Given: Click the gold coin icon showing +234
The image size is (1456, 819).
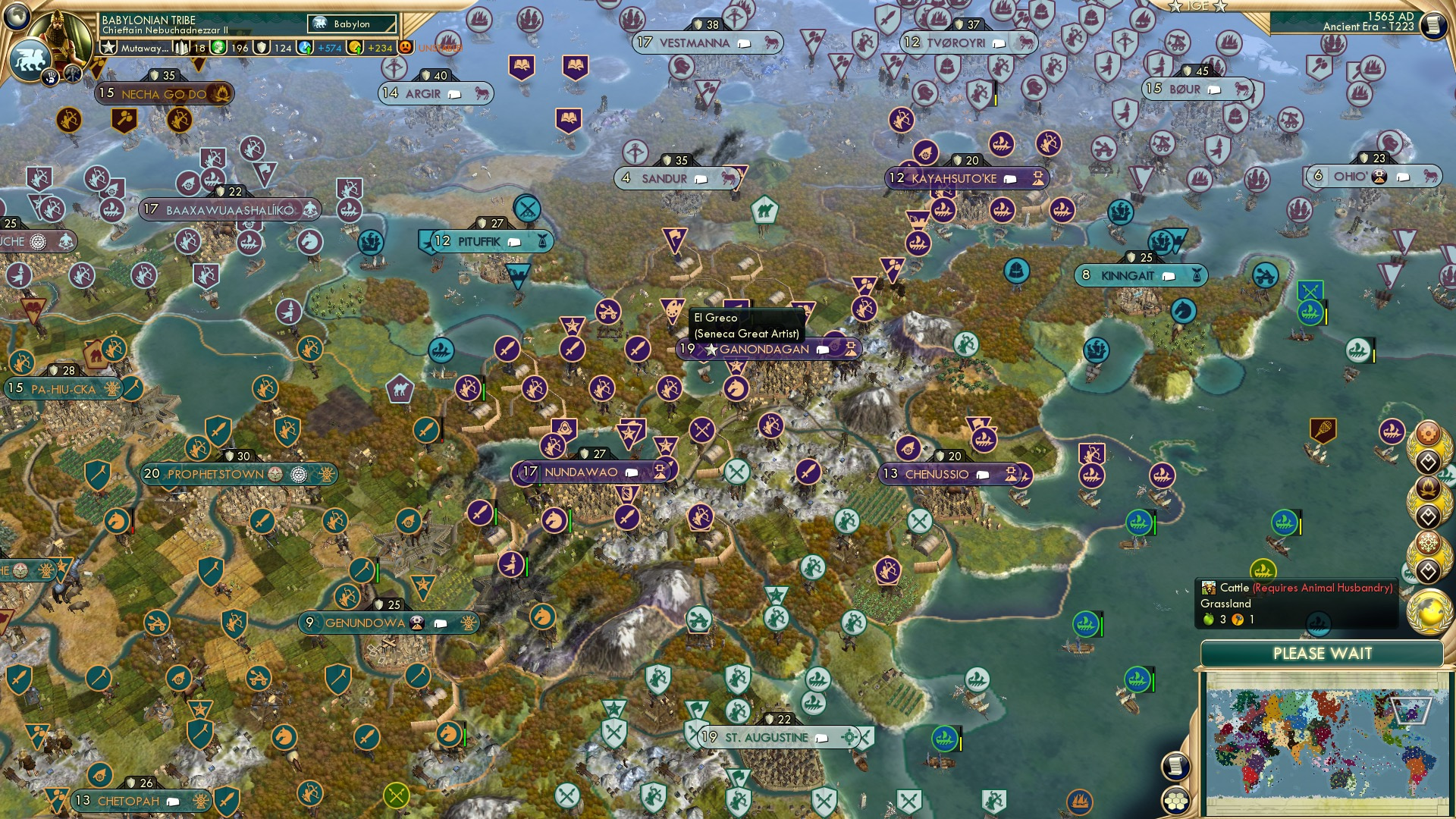Looking at the screenshot, I should (354, 47).
